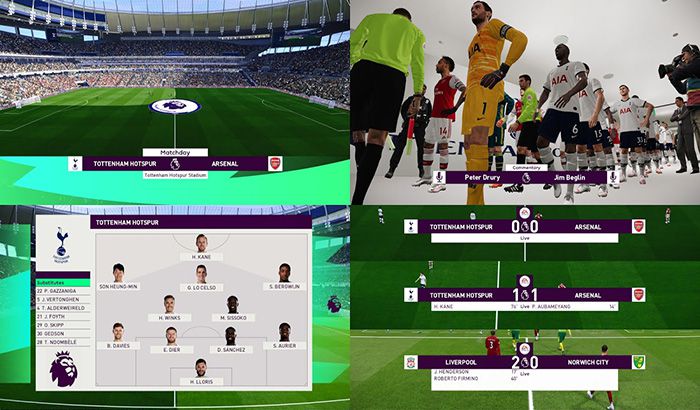
Task: Pick substitute J. Foyth
Action: click(x=62, y=318)
